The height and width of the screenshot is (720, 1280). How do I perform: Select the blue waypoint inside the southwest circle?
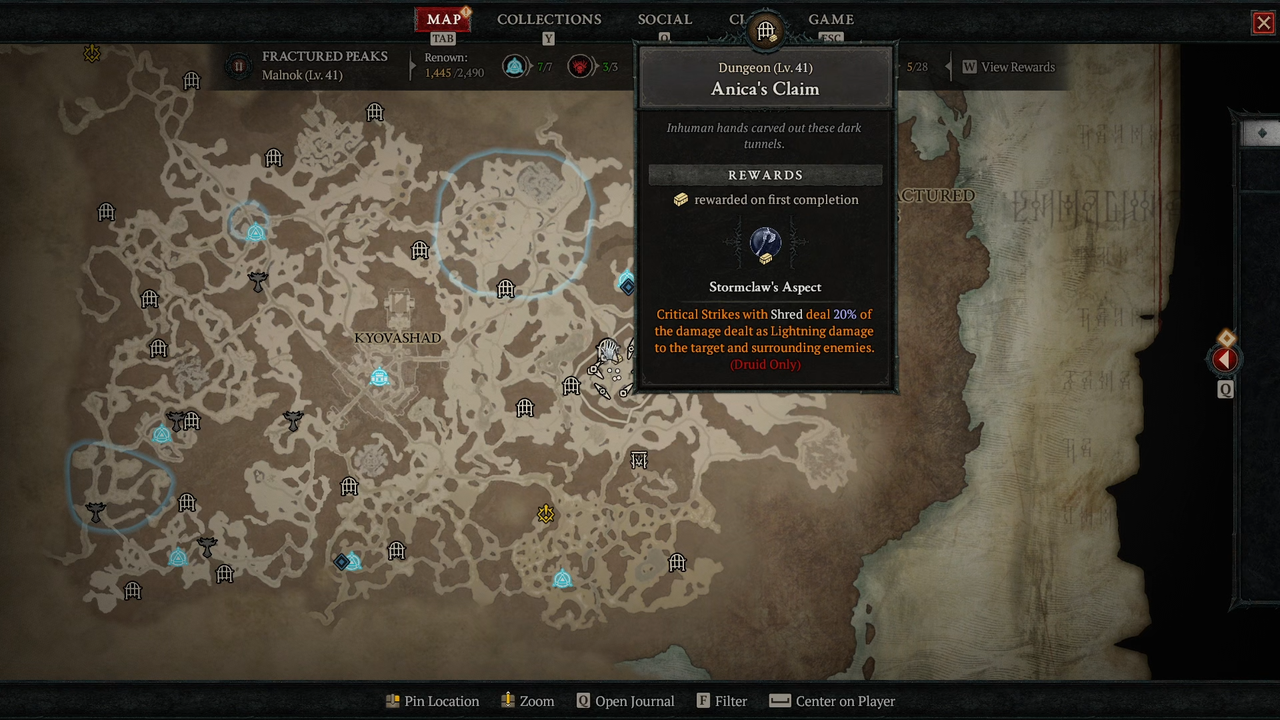[161, 434]
